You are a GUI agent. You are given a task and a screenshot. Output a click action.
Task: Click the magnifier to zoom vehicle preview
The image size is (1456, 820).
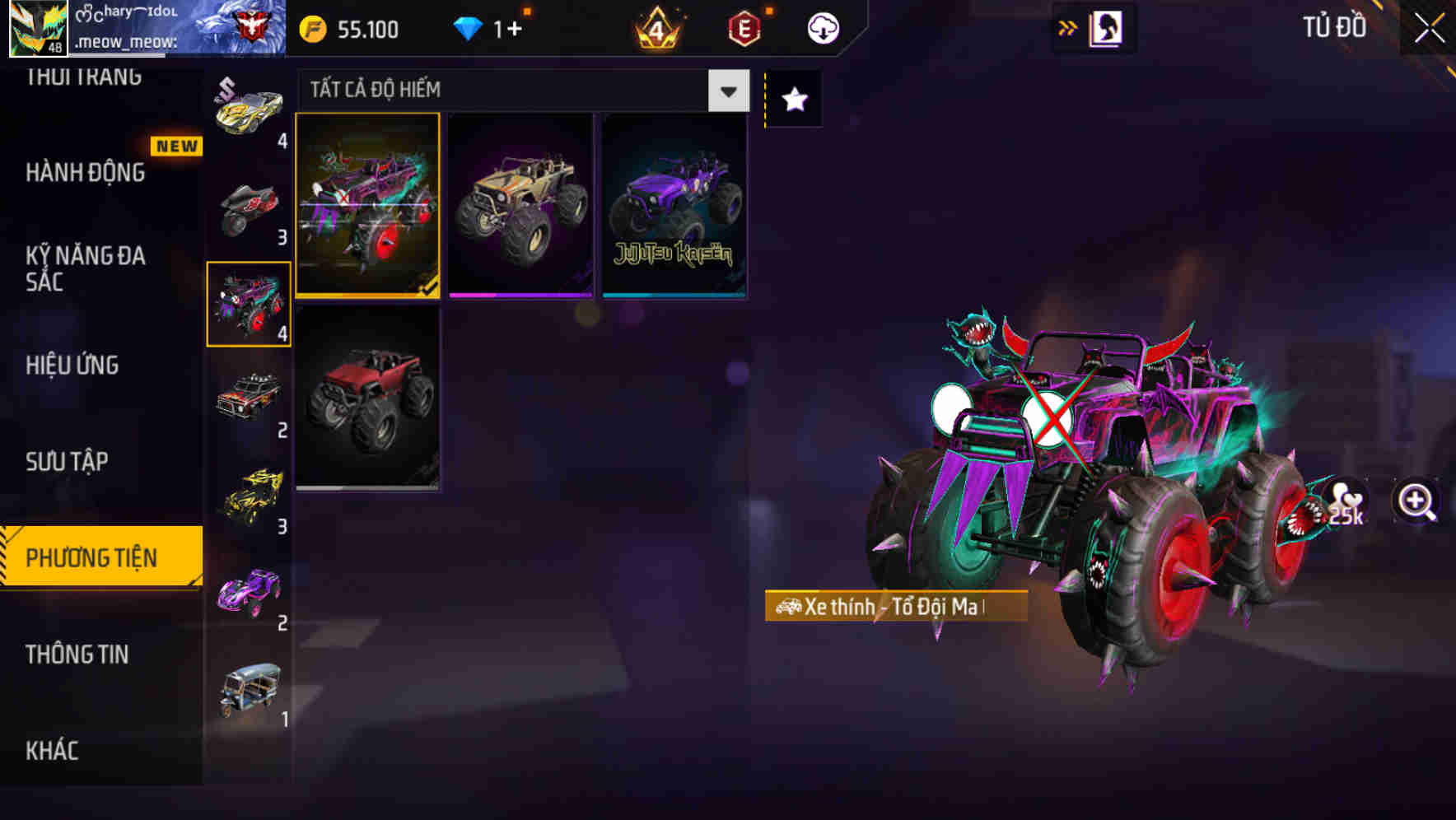point(1413,500)
